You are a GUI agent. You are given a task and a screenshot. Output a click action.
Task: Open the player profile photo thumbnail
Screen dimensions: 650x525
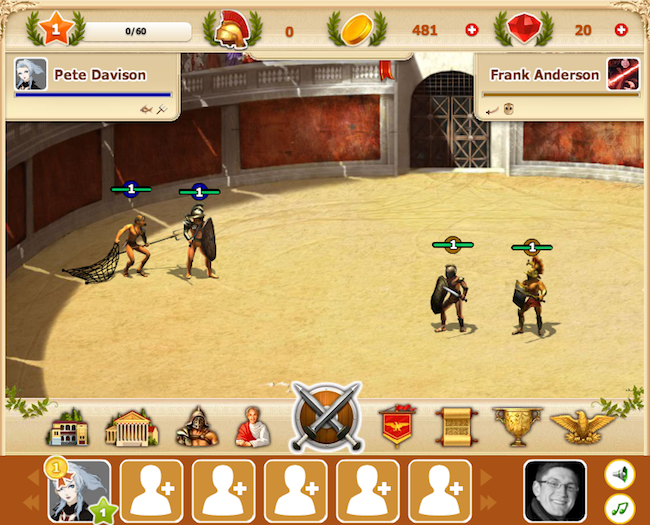554,490
